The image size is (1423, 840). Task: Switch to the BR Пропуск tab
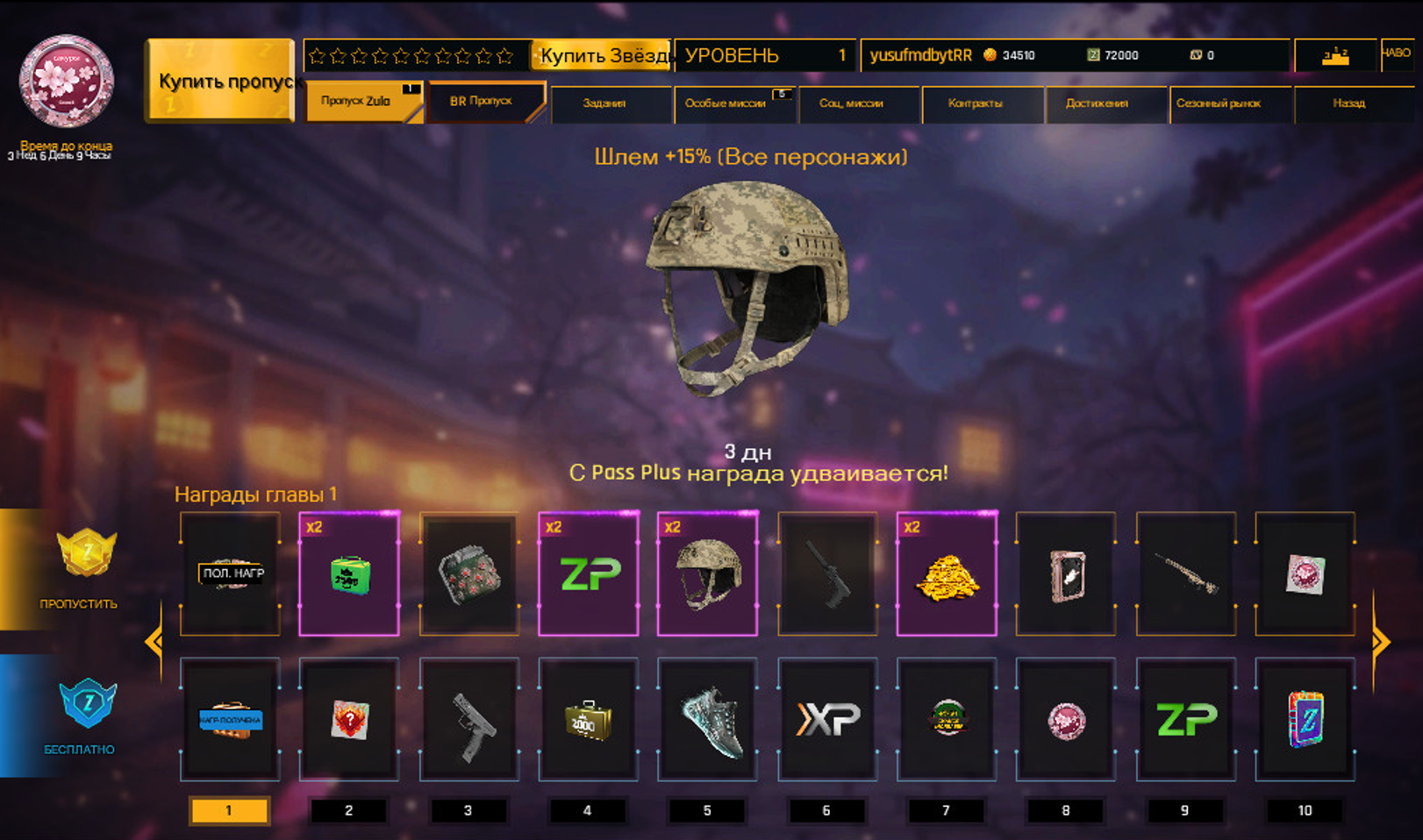tap(483, 102)
